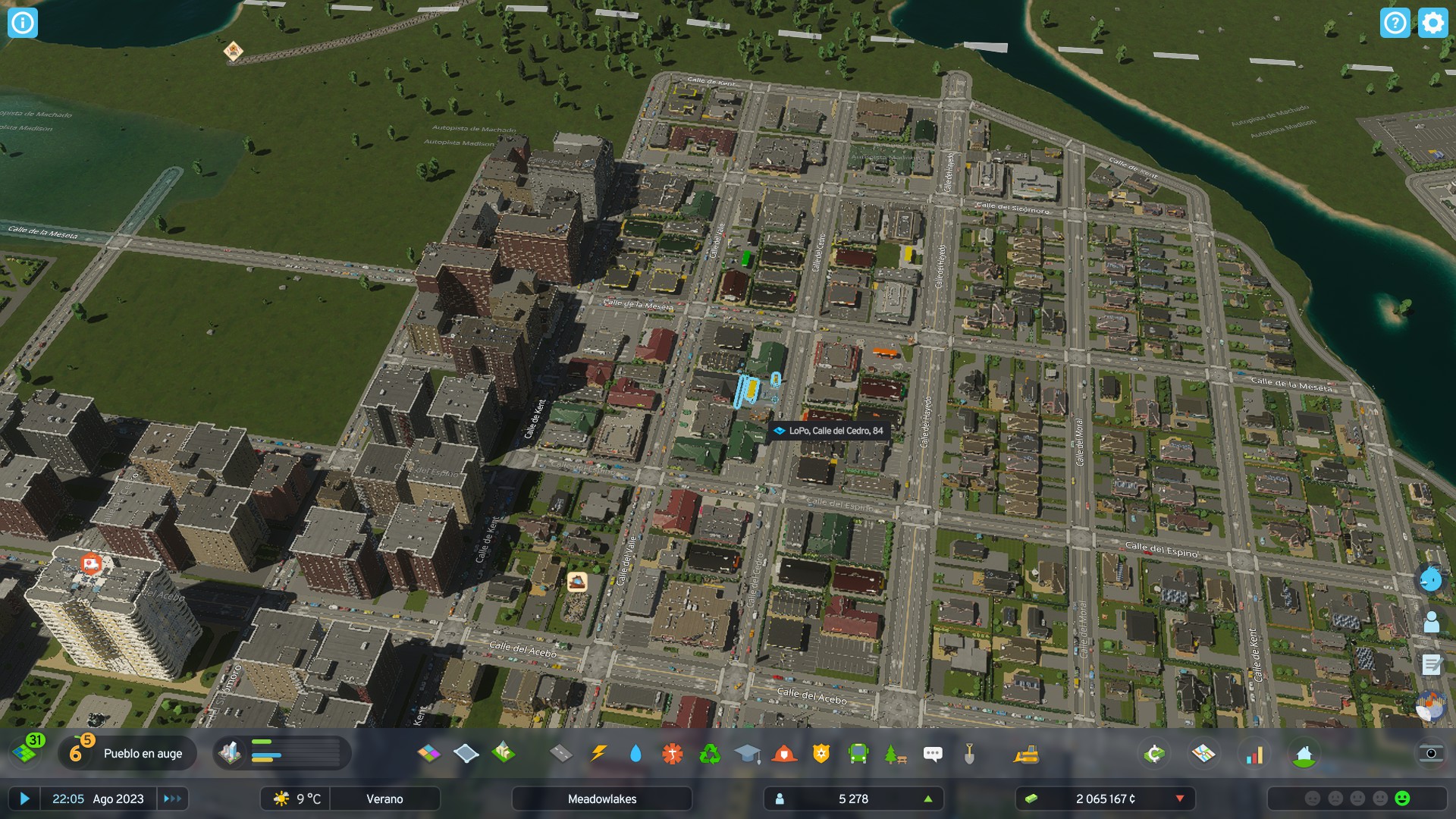
Task: Open the Electricity services menu
Action: click(x=598, y=754)
